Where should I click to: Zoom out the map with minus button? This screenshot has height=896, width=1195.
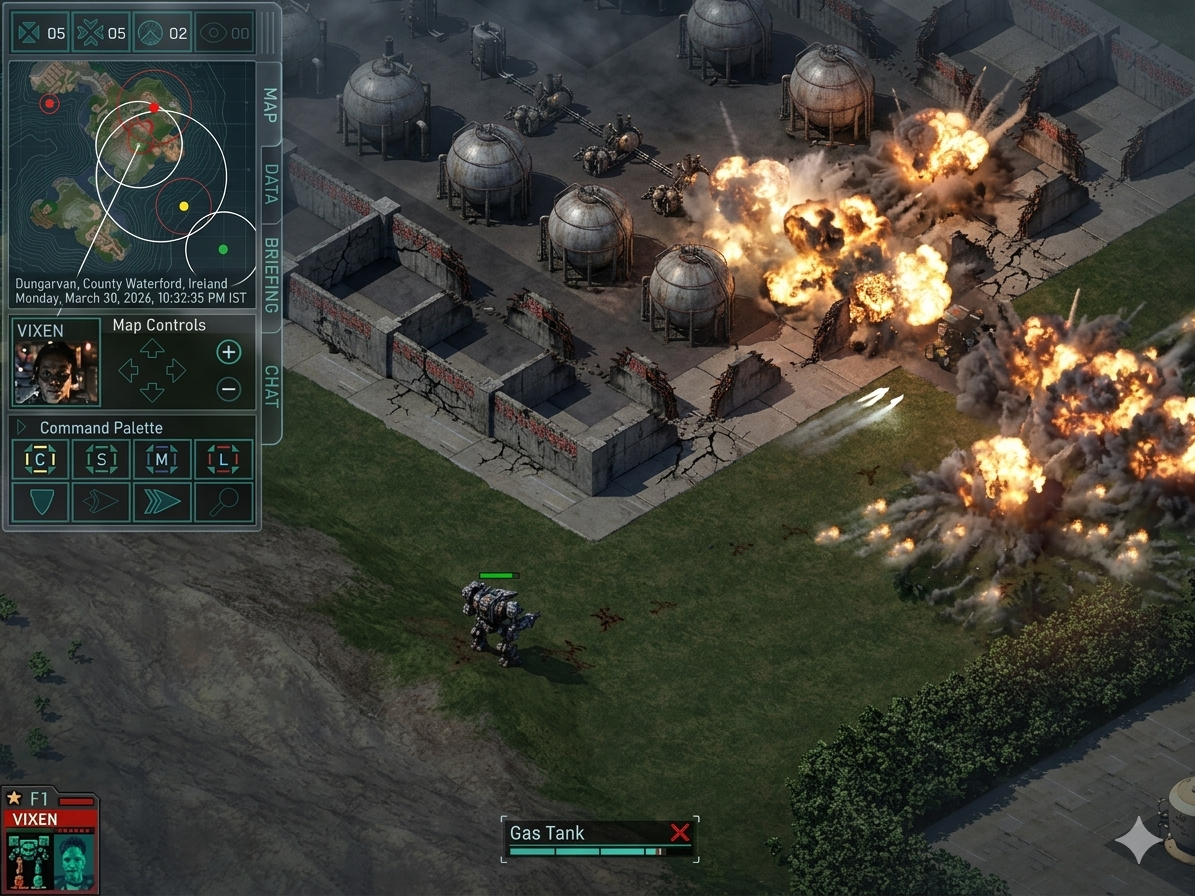tap(229, 389)
